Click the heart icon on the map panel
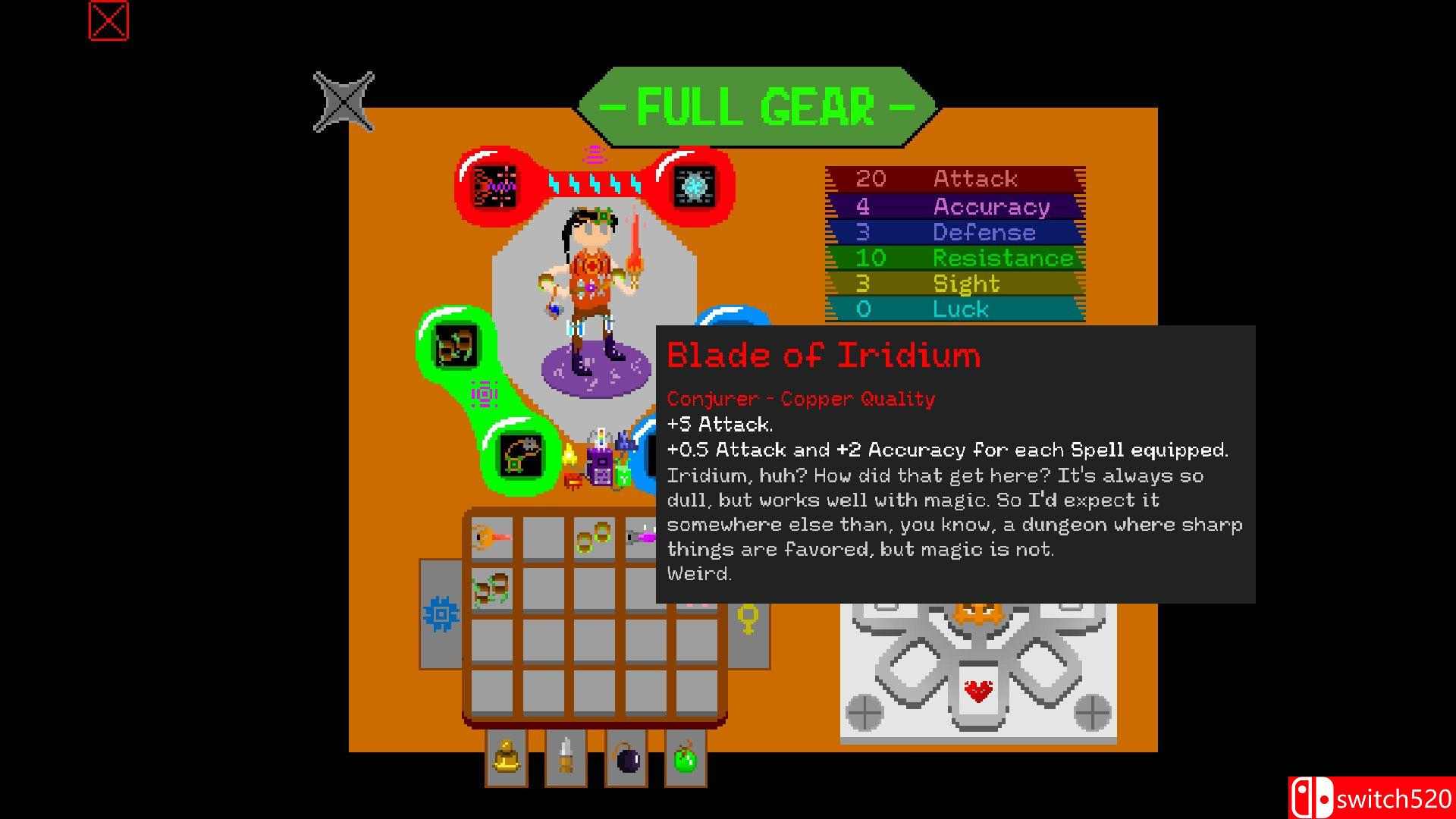 pyautogui.click(x=978, y=692)
